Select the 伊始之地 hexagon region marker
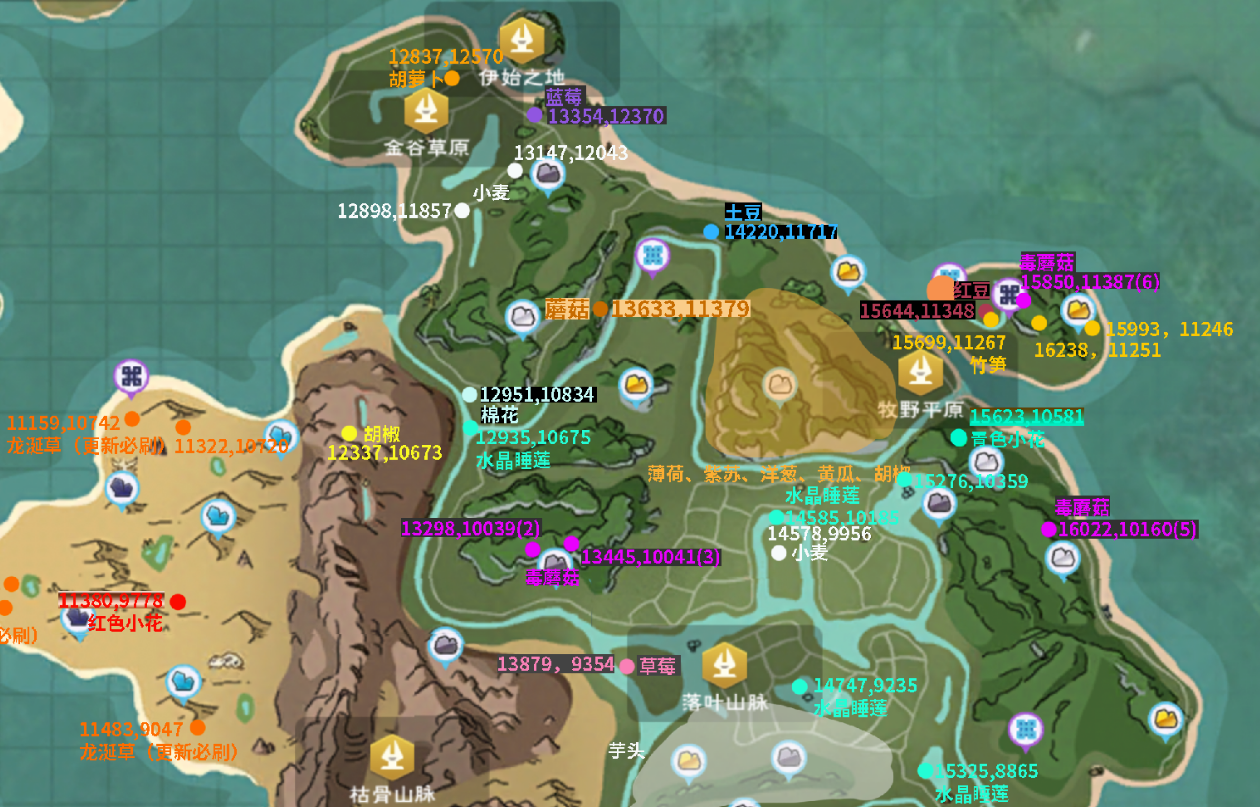This screenshot has width=1260, height=807. [521, 40]
